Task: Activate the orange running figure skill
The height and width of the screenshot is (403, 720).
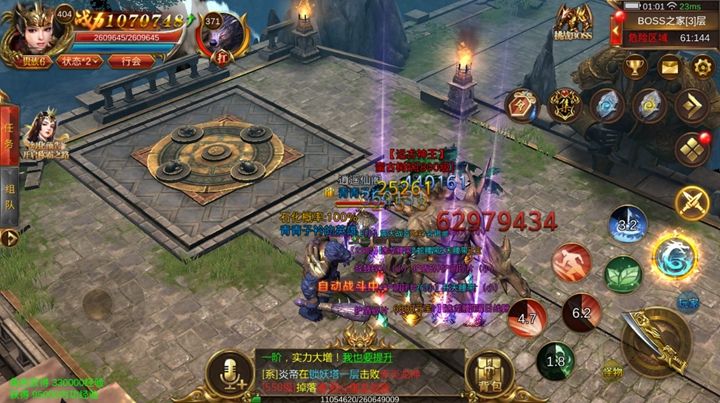Action: [571, 263]
